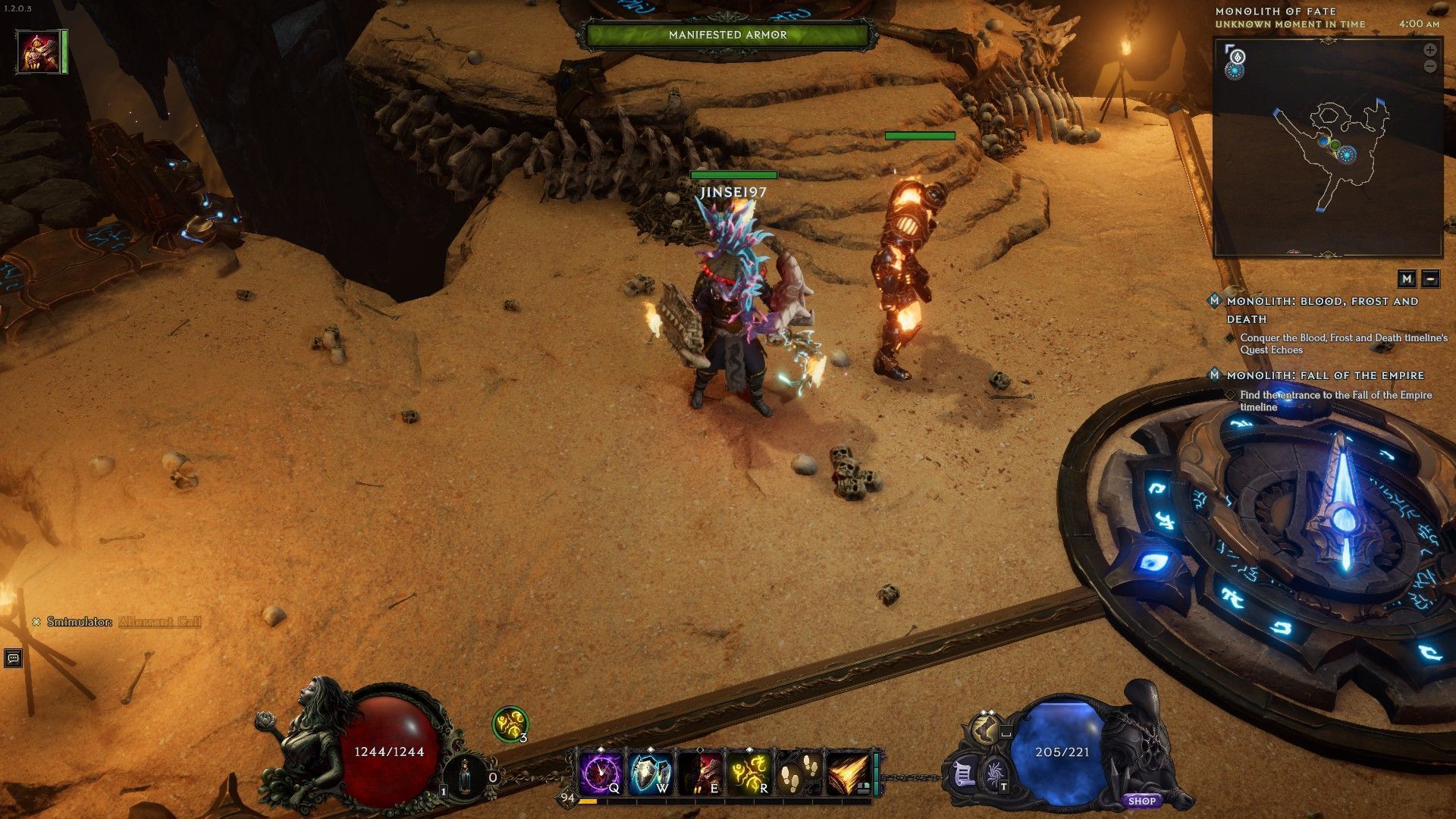
Task: Cast the red armored warrior skill on E
Action: (x=699, y=773)
